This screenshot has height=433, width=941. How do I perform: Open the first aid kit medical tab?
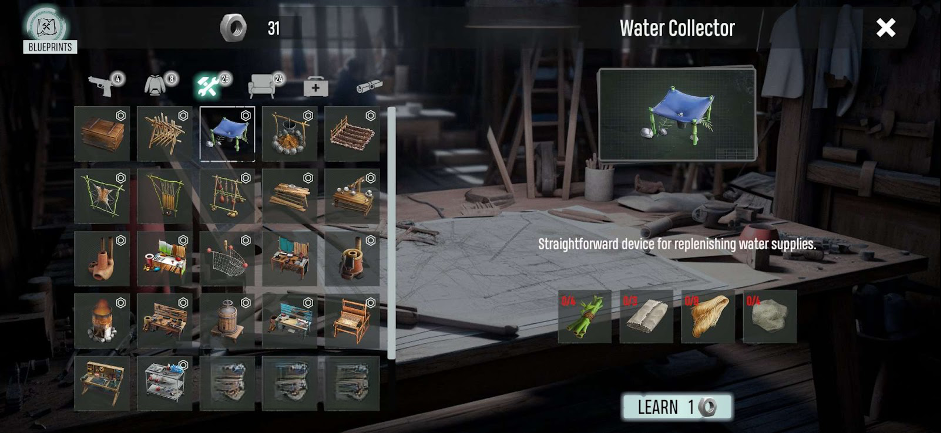click(316, 87)
